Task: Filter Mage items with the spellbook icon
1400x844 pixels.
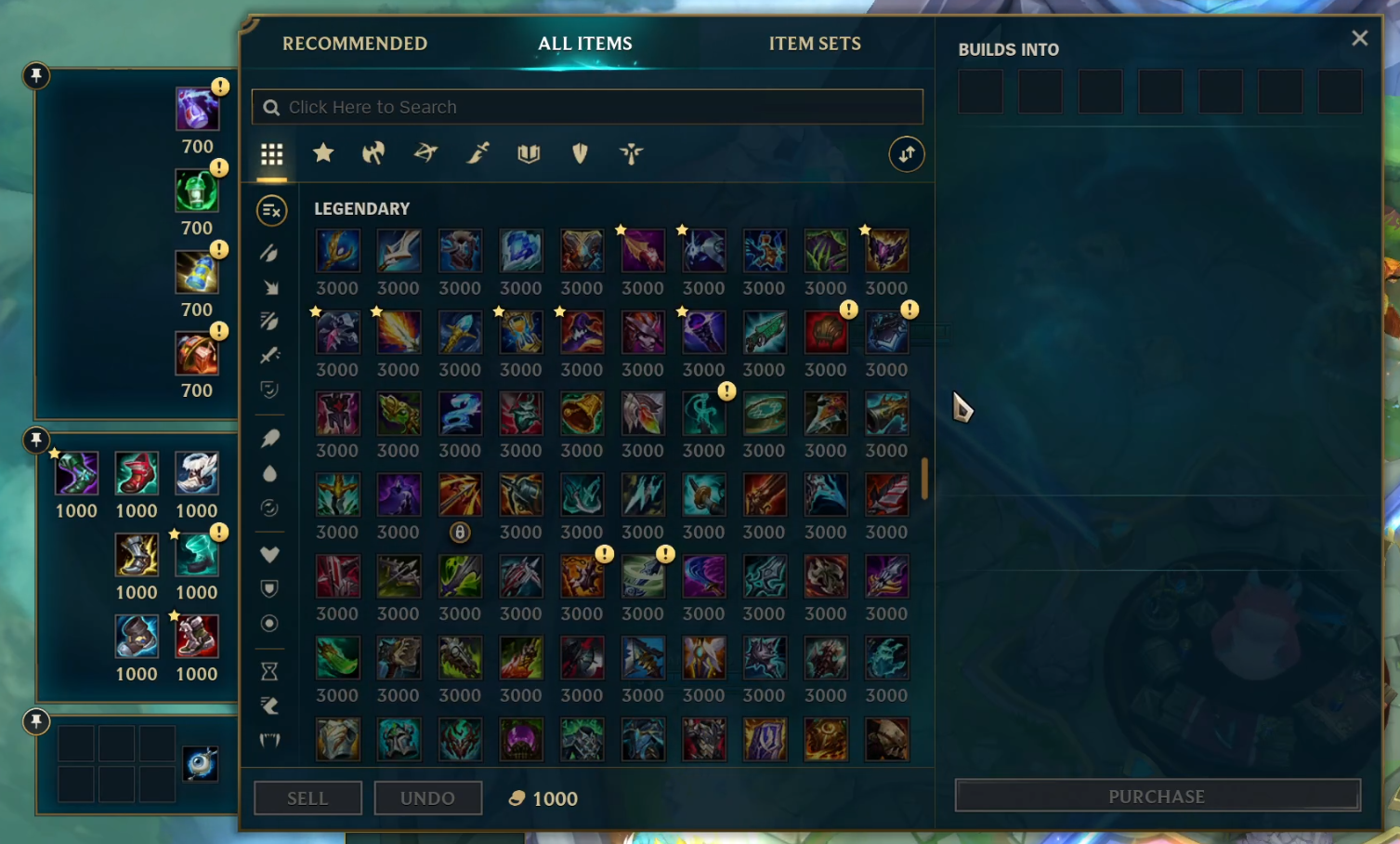Action: tap(529, 154)
